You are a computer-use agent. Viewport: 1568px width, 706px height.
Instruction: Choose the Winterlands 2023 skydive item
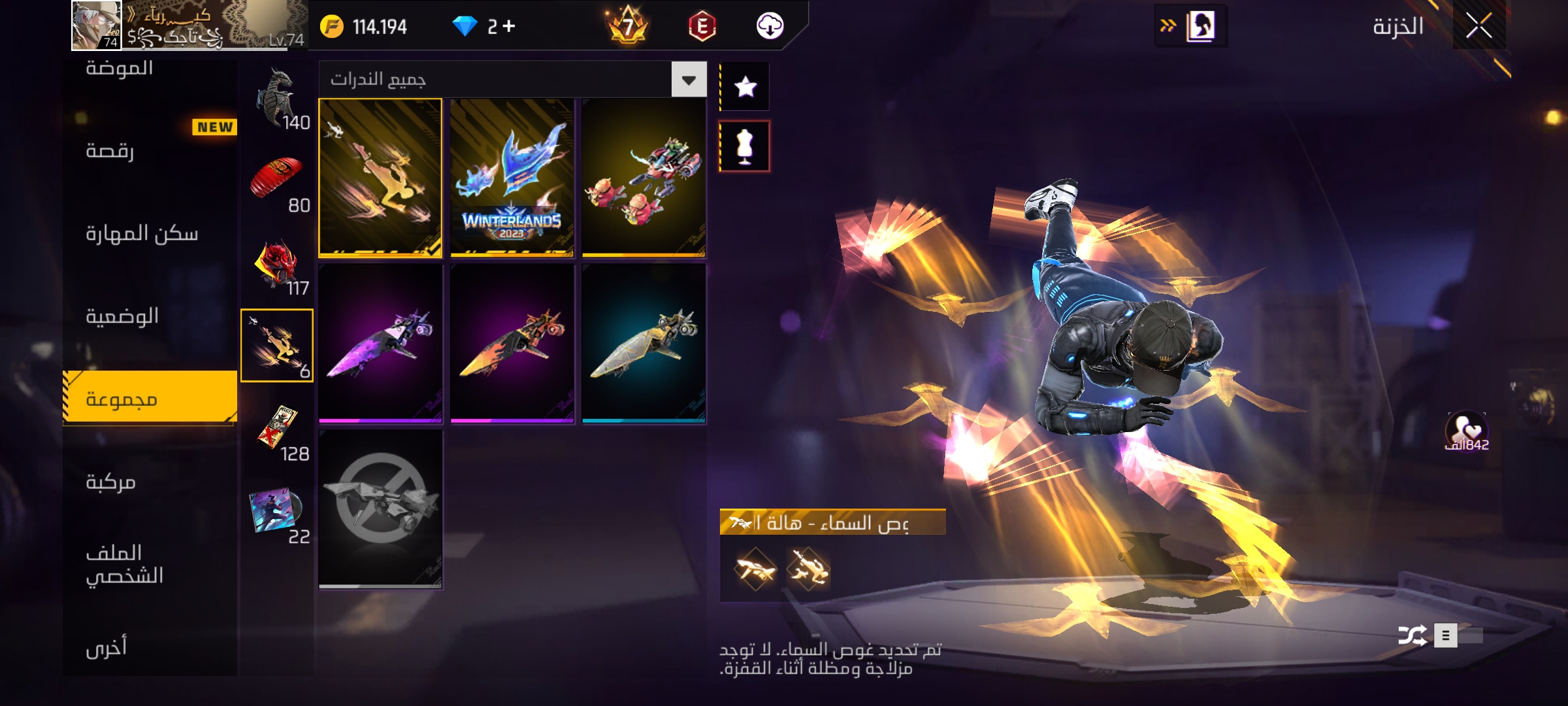pos(512,178)
